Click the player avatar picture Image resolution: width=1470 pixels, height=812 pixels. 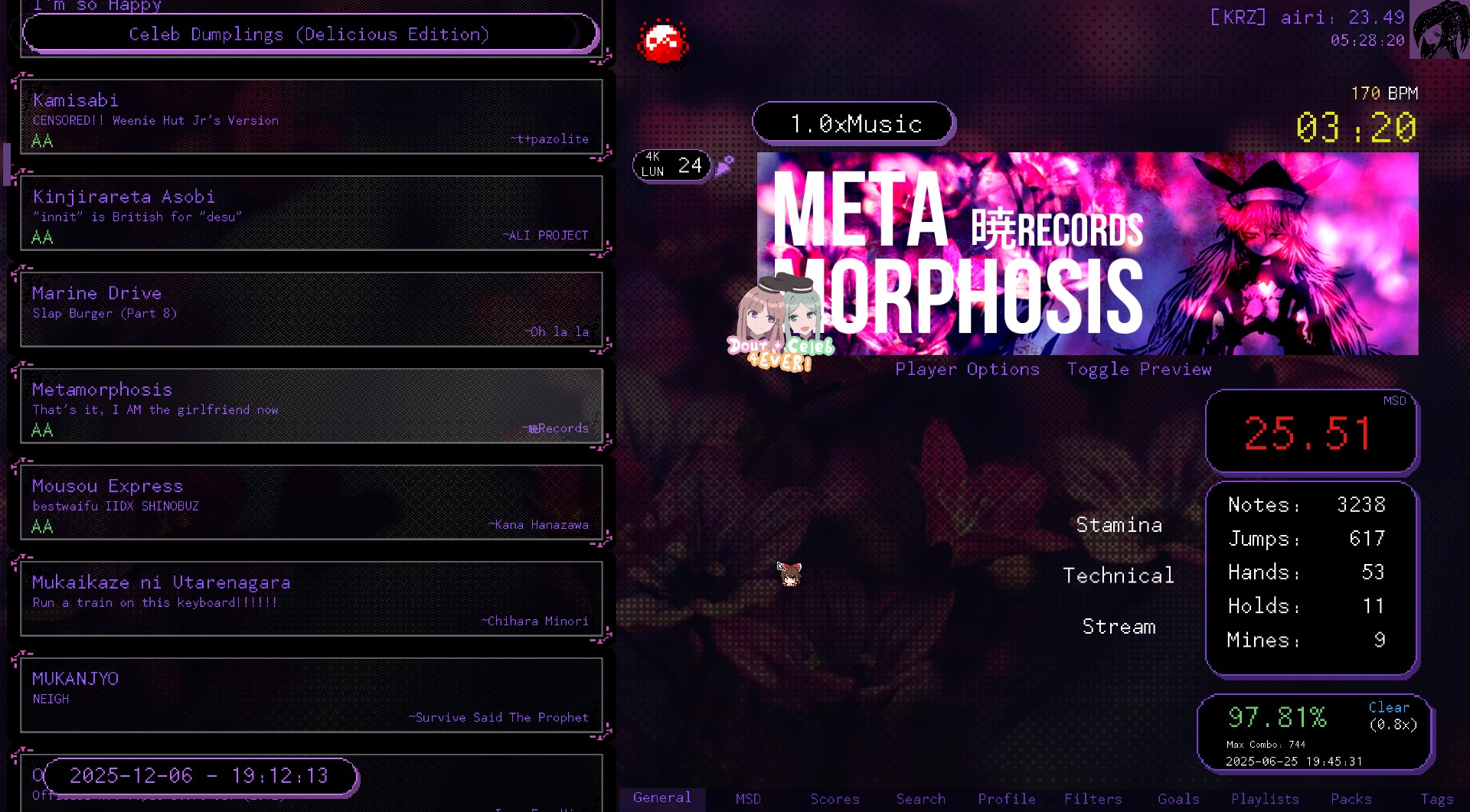(1439, 29)
